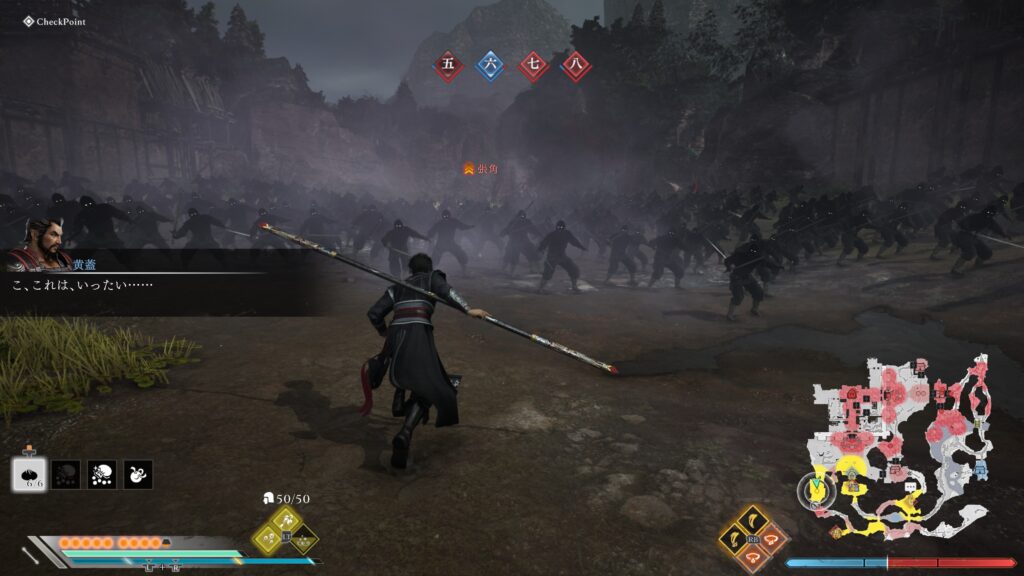
Task: Activate the top yellow battle art diamond
Action: tap(285, 519)
